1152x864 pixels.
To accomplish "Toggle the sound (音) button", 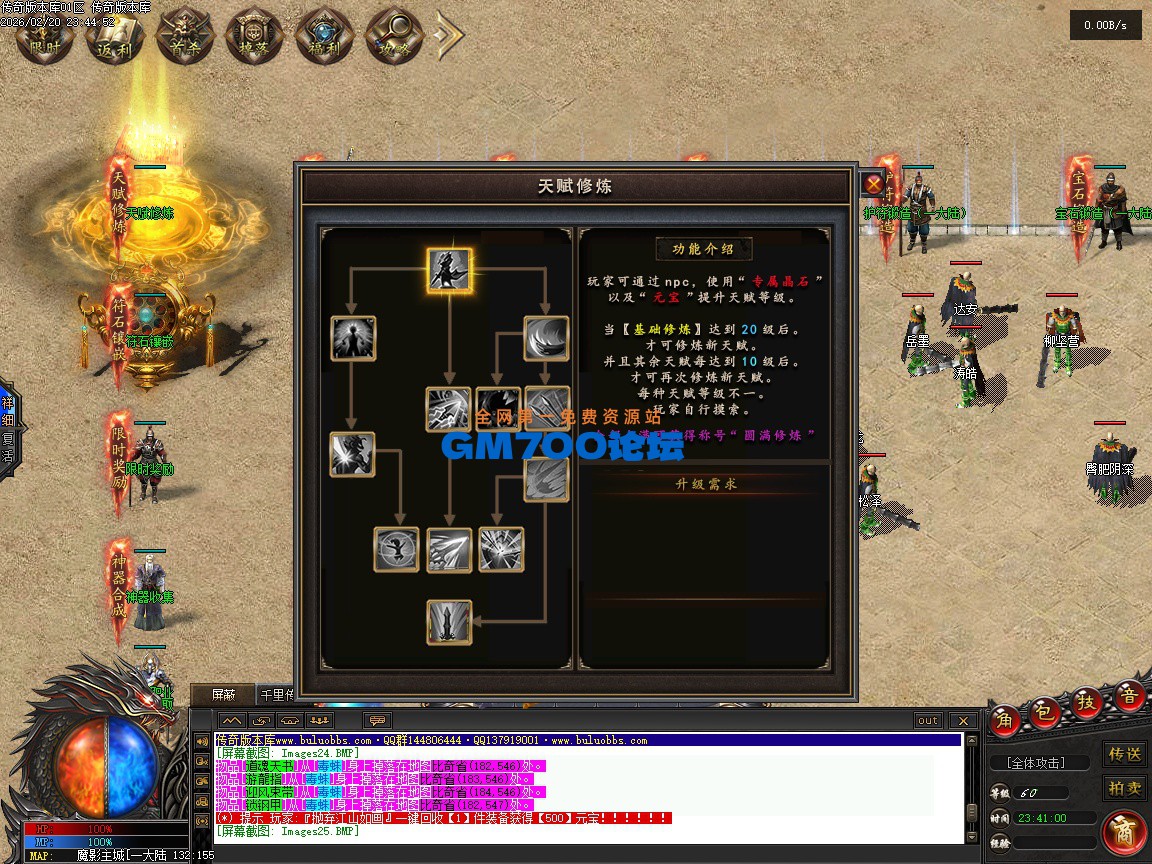I will (x=1129, y=696).
